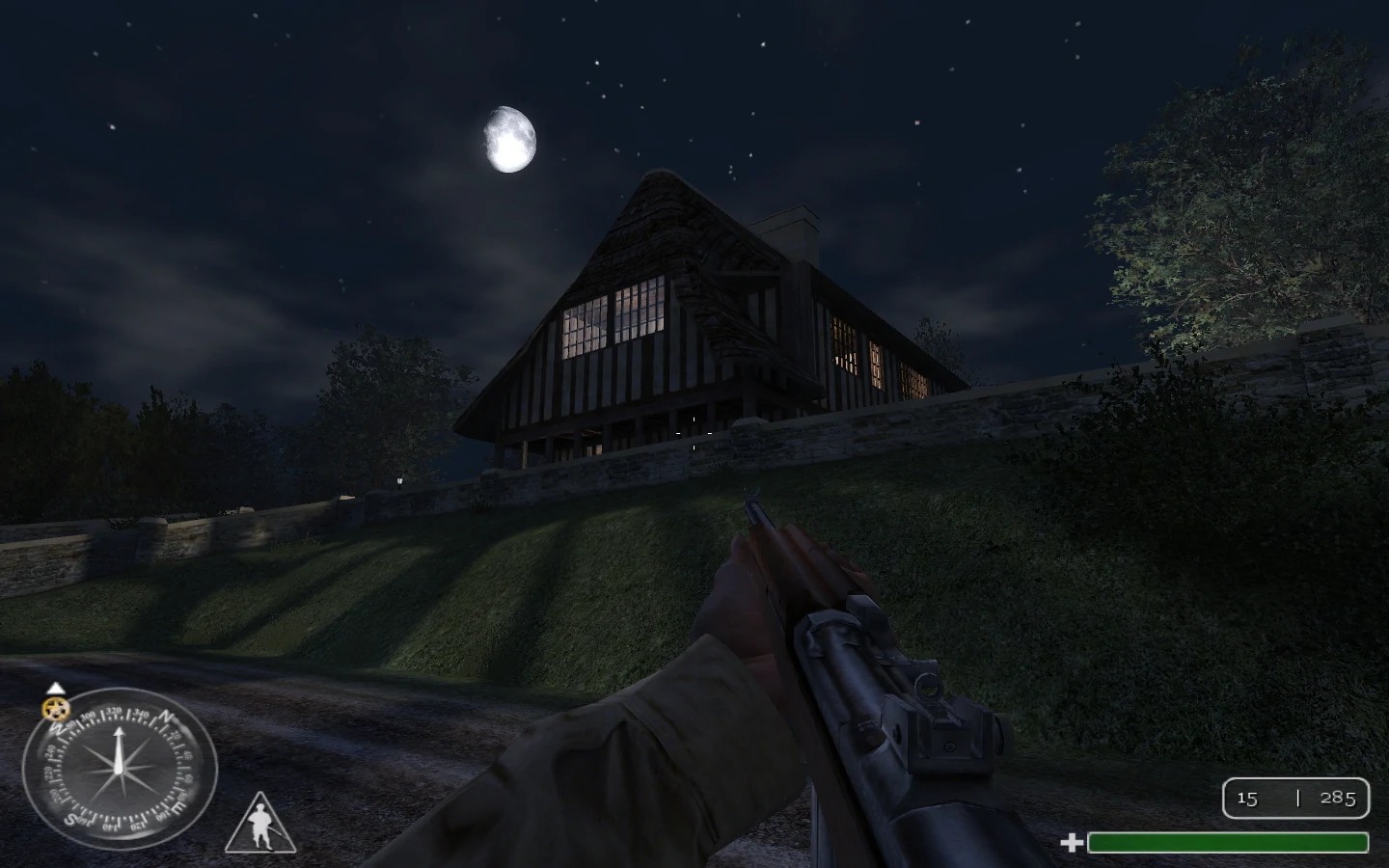Click the crosshair at screen center
The height and width of the screenshot is (868, 1389).
694,434
